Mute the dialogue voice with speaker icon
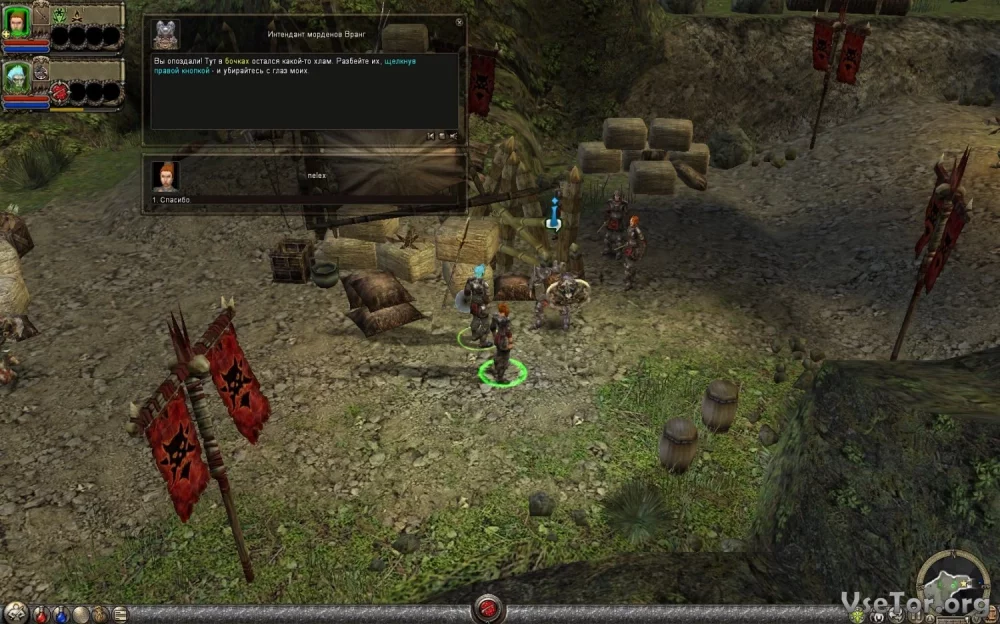Screen dimensions: 1000x624 tap(453, 135)
